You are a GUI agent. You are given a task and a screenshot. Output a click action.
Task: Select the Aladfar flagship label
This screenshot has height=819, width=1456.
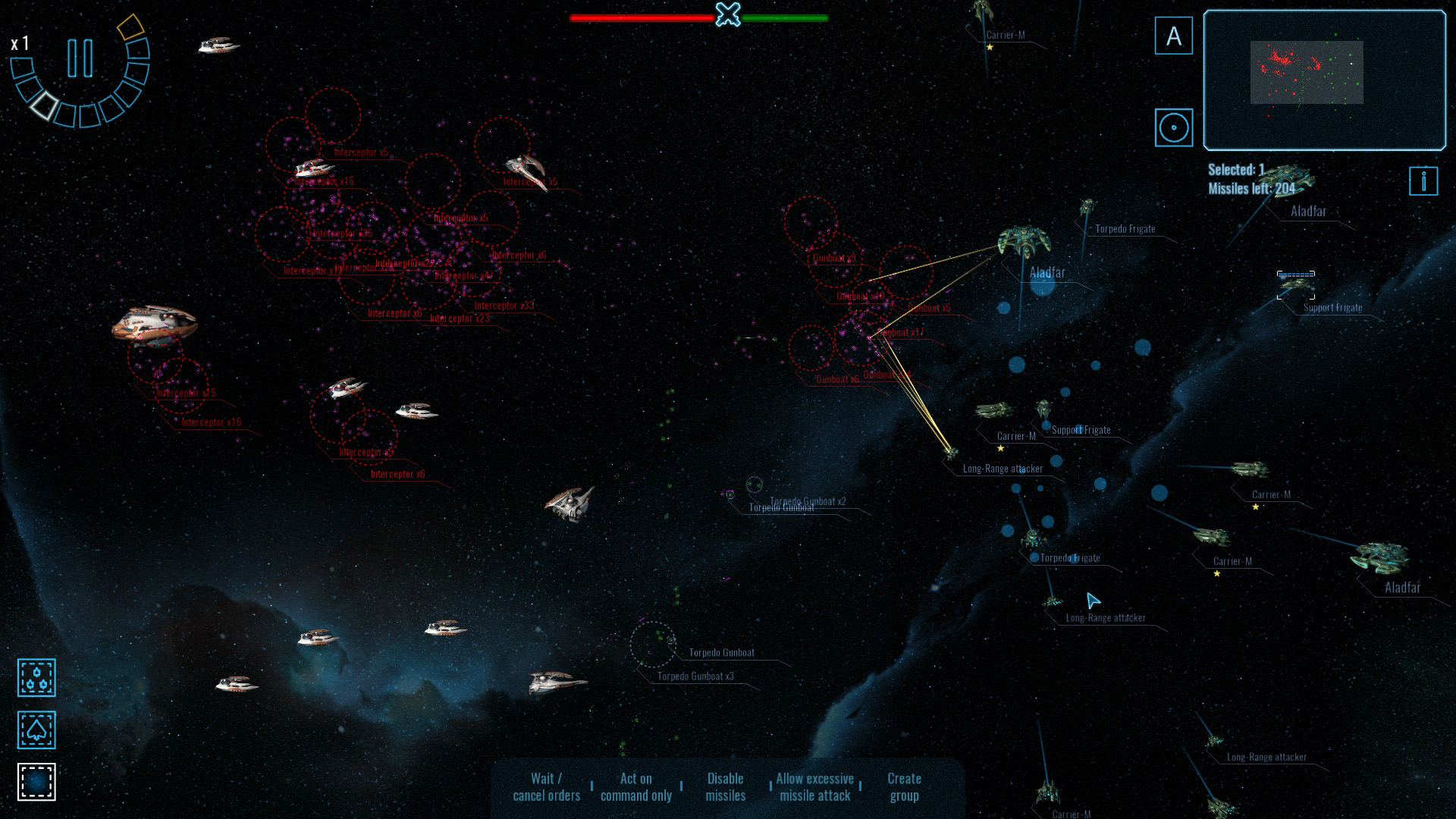(x=1047, y=271)
